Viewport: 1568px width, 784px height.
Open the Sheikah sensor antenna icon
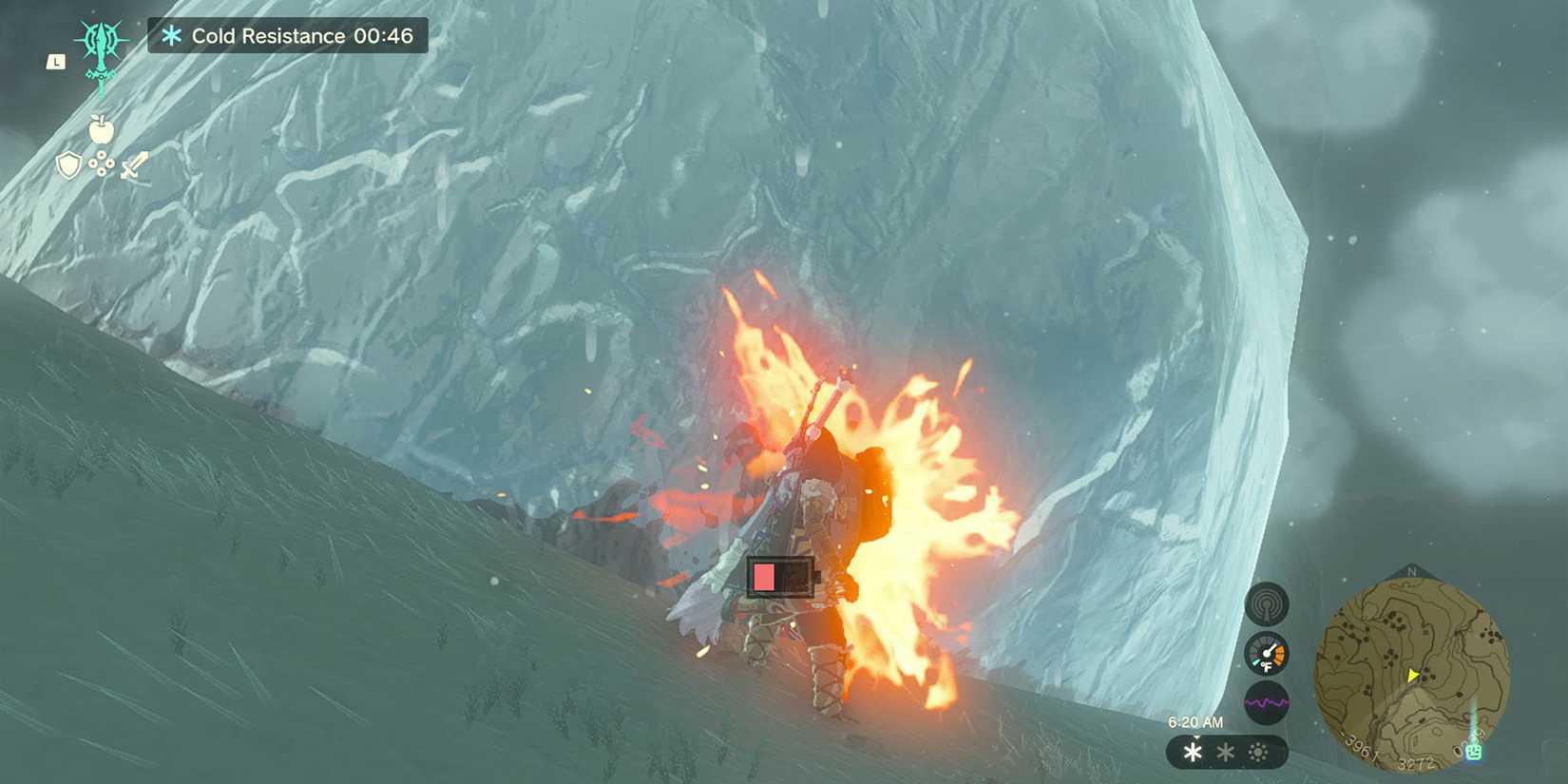tap(1268, 605)
